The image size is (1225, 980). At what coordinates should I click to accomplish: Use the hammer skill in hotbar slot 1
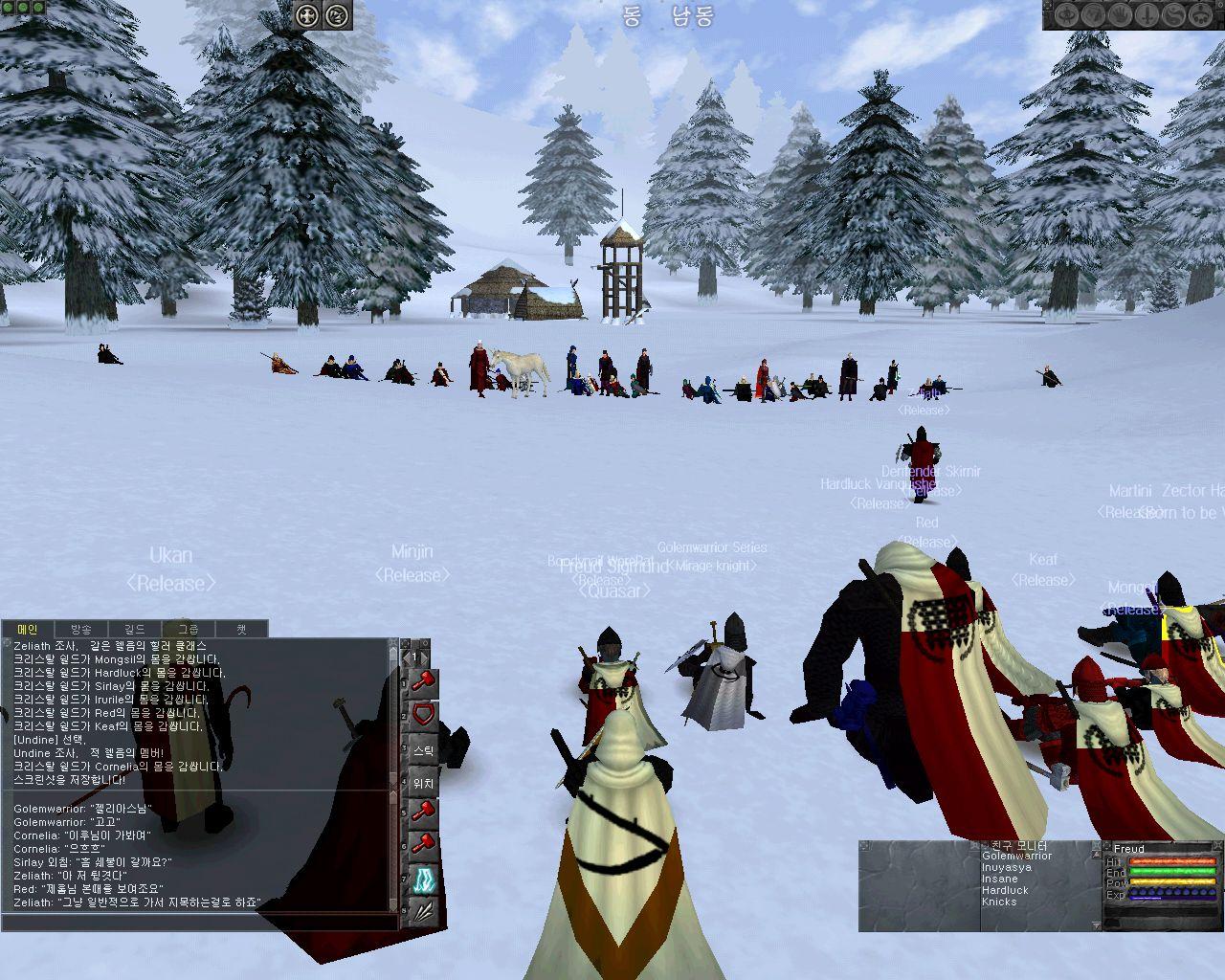pos(424,682)
